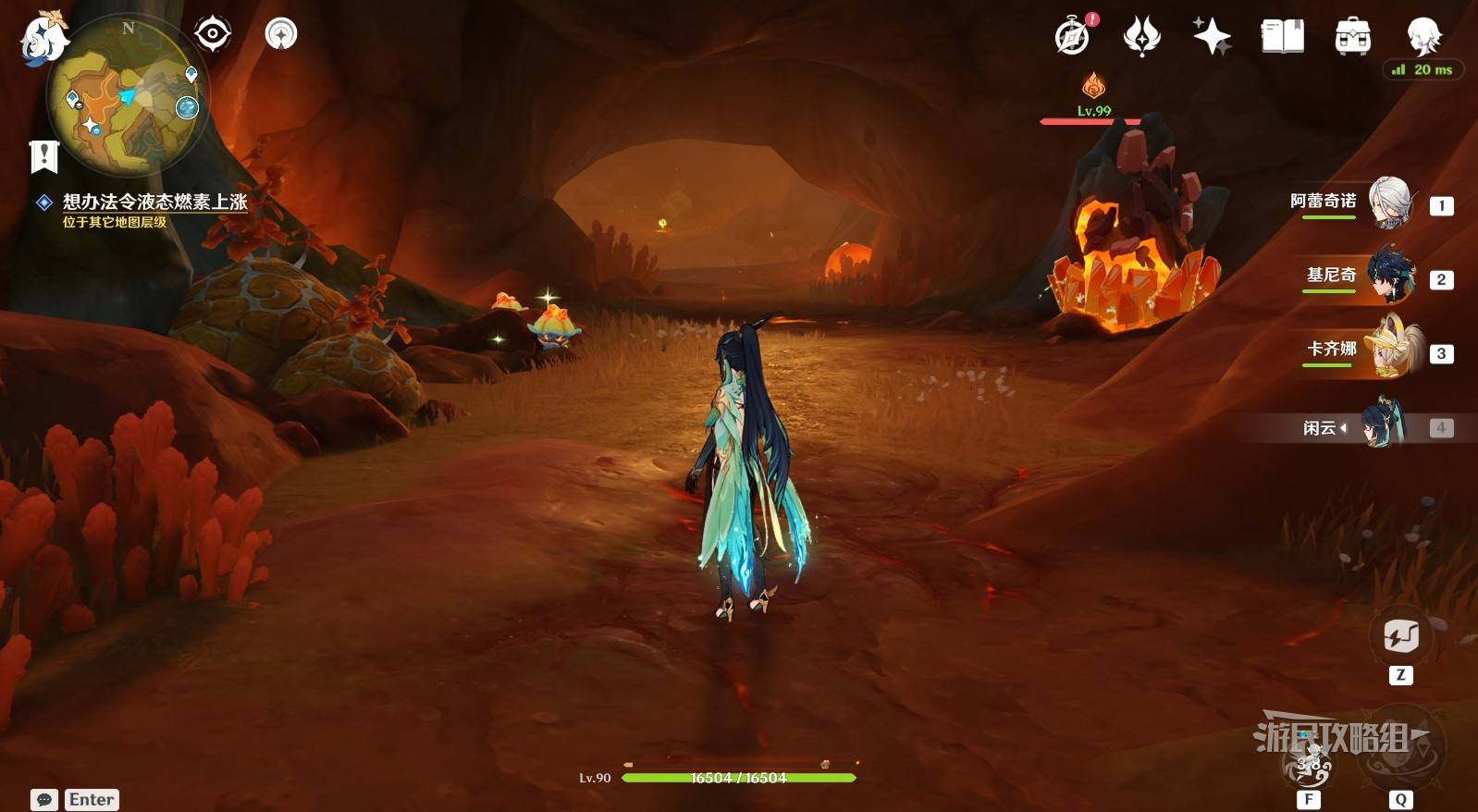Screen dimensions: 1478x812
Task: Switch to party member 阿蕾奇诺
Action: click(1389, 203)
